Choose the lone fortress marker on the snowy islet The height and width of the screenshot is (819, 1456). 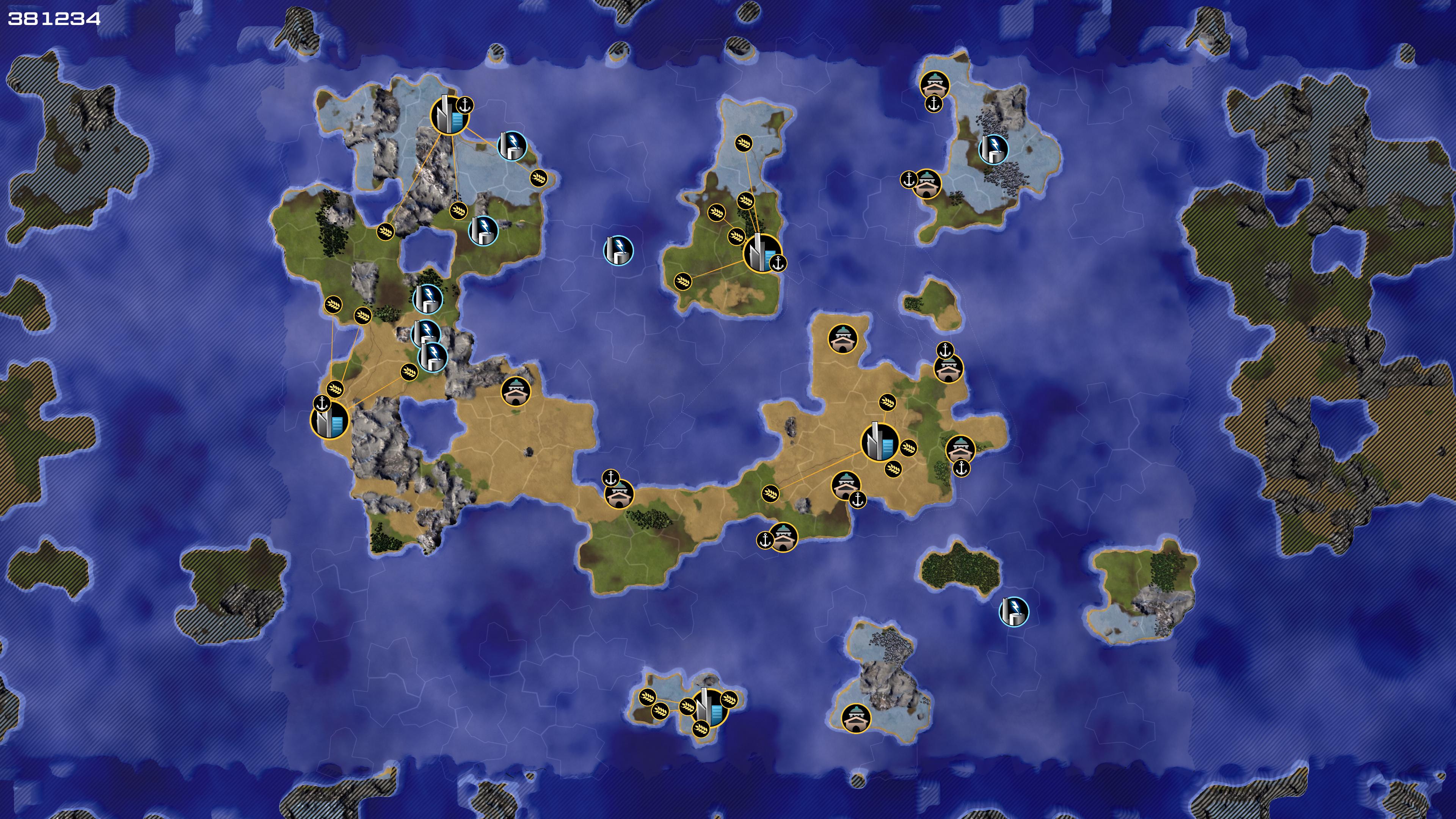tap(856, 718)
